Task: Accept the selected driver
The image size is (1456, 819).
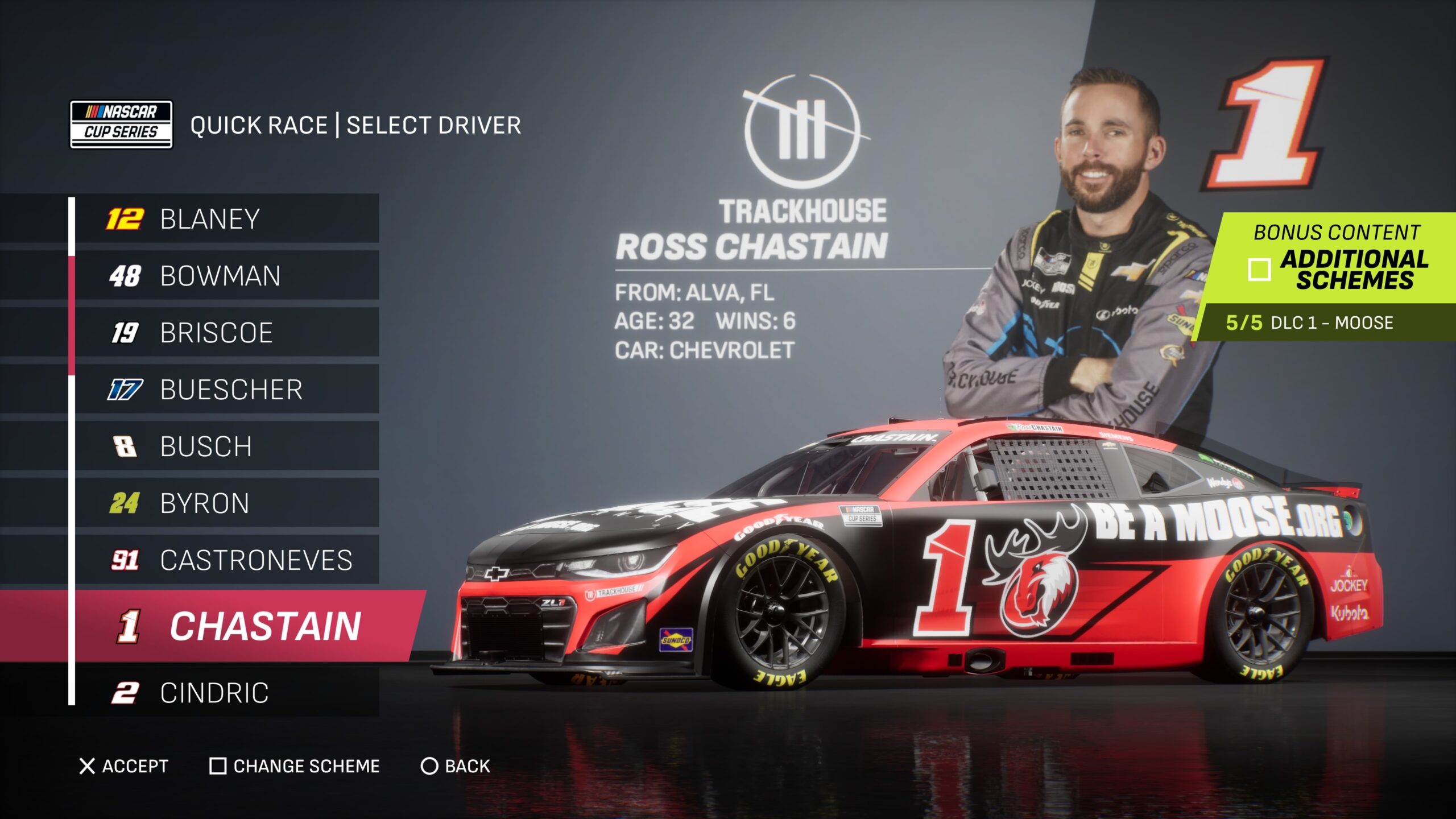Action: (124, 766)
